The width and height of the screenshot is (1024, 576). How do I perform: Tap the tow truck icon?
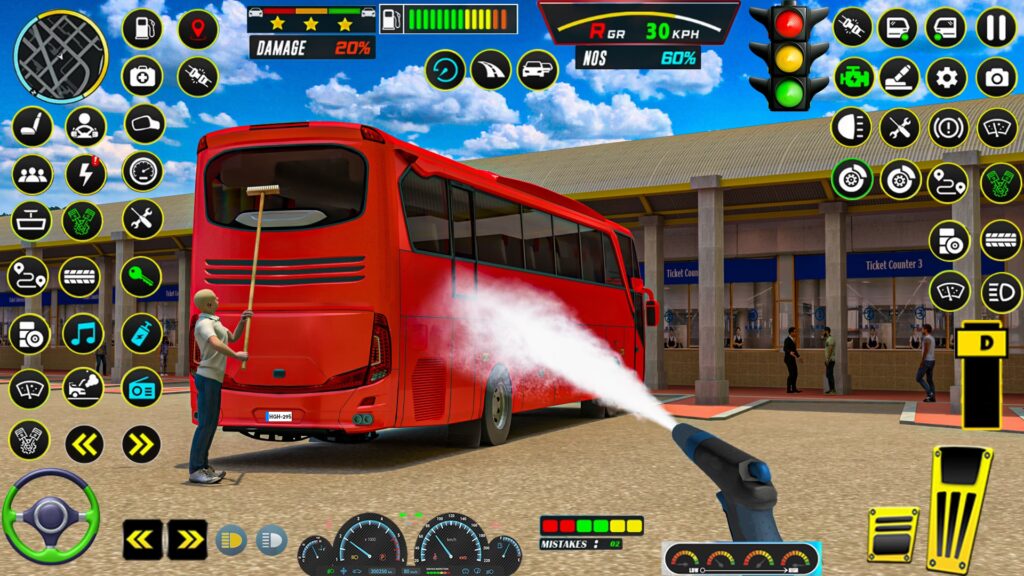pos(83,387)
